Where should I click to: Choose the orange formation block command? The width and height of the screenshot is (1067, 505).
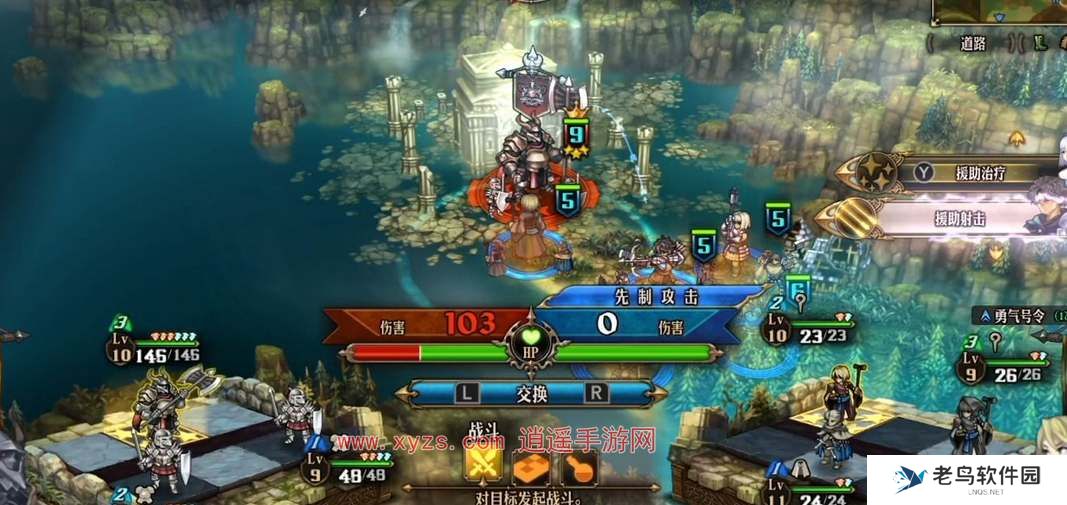point(530,467)
